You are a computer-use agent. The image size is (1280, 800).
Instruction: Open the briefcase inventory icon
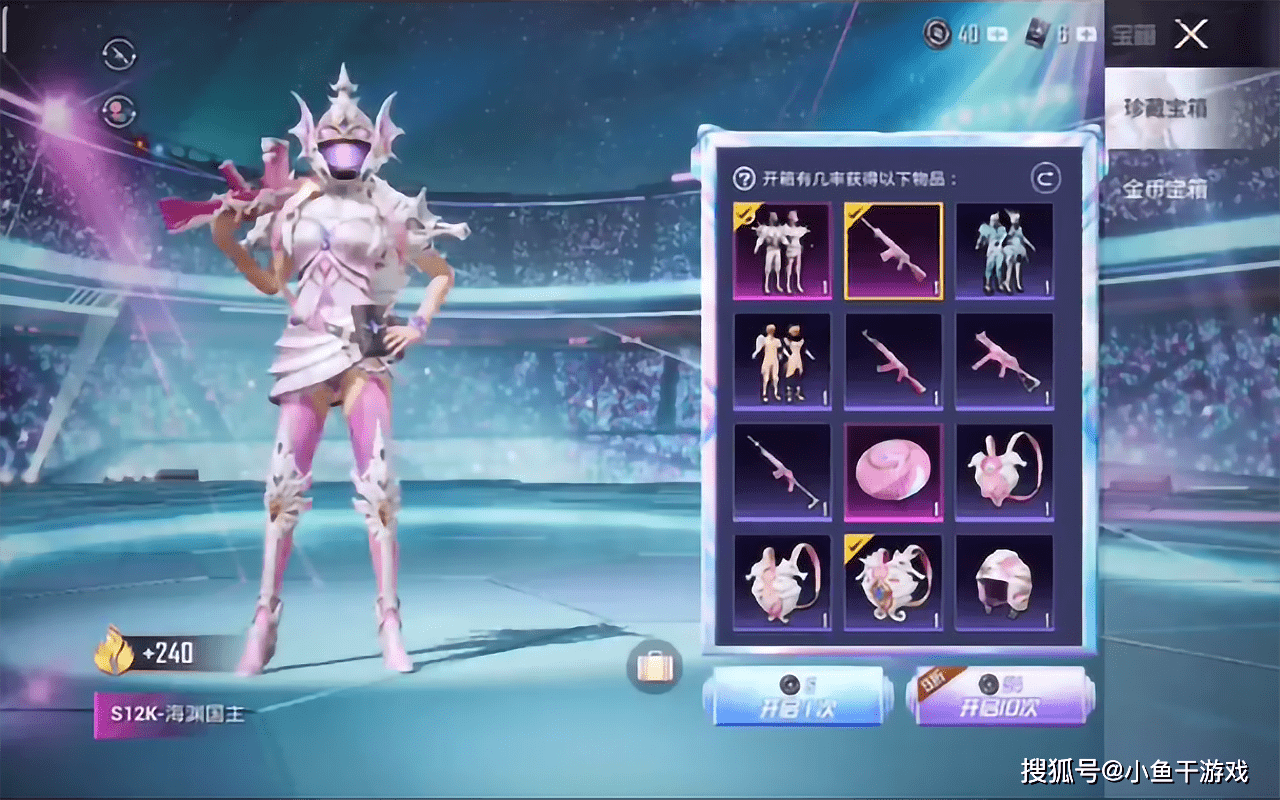click(x=655, y=666)
